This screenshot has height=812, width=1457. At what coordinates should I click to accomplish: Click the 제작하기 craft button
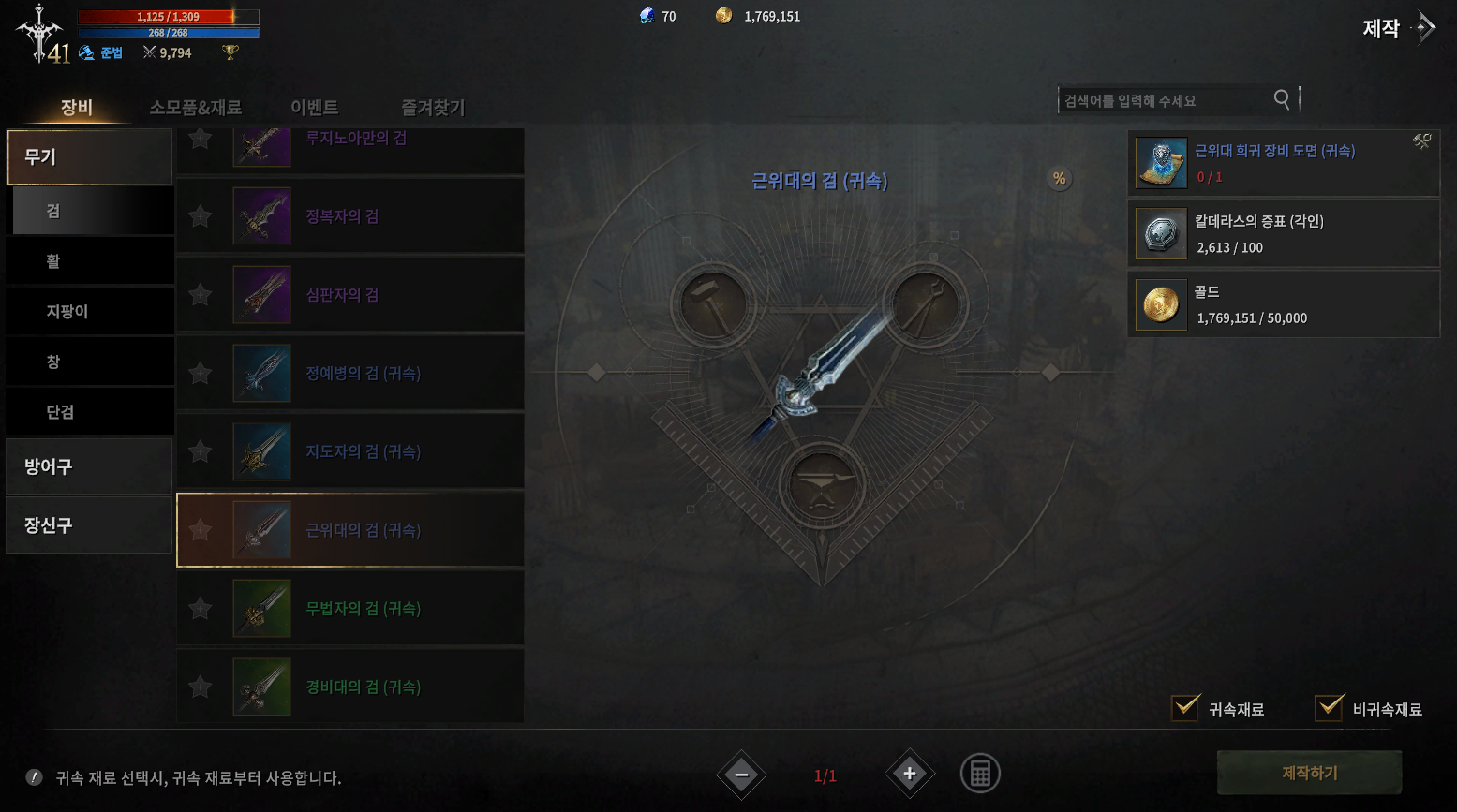point(1309,773)
